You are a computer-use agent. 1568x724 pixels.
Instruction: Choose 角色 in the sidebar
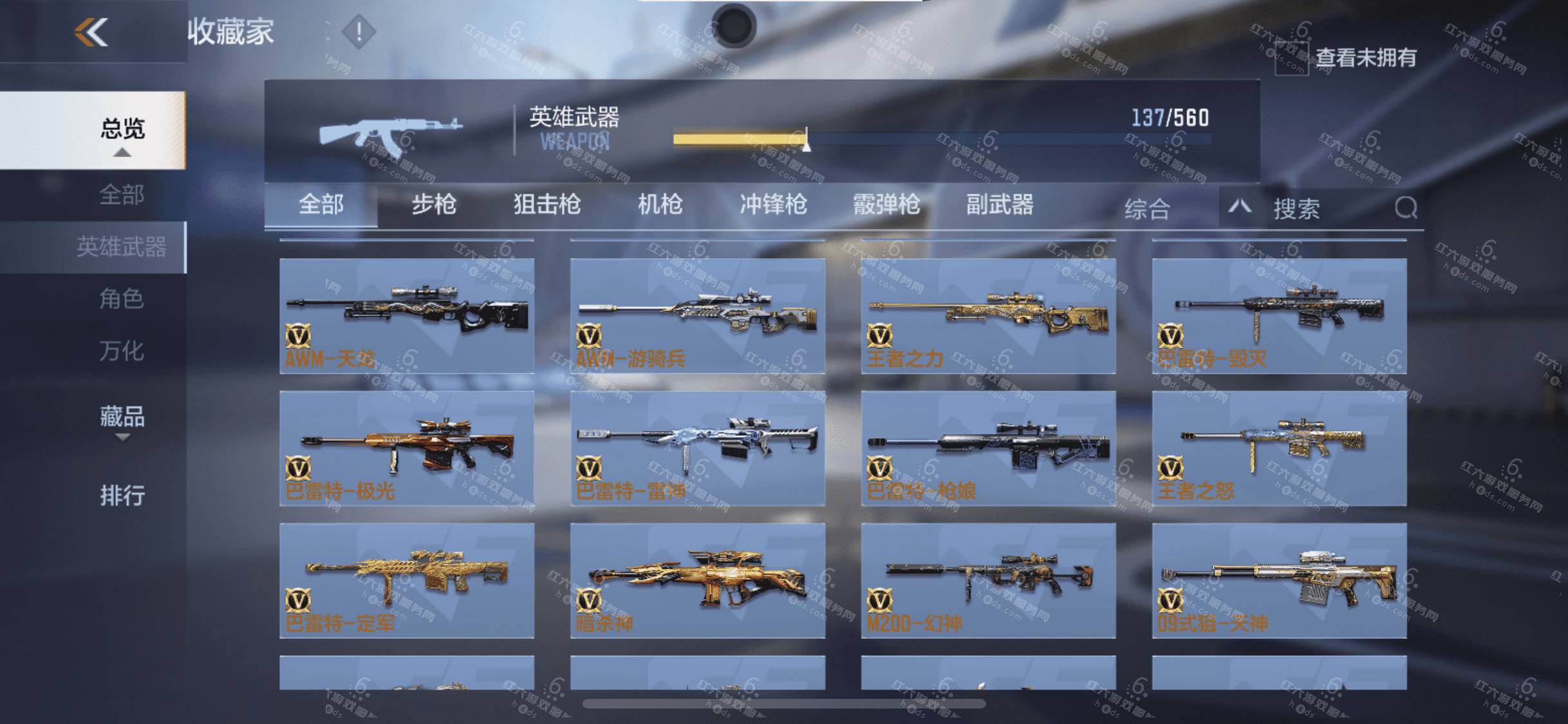click(122, 299)
